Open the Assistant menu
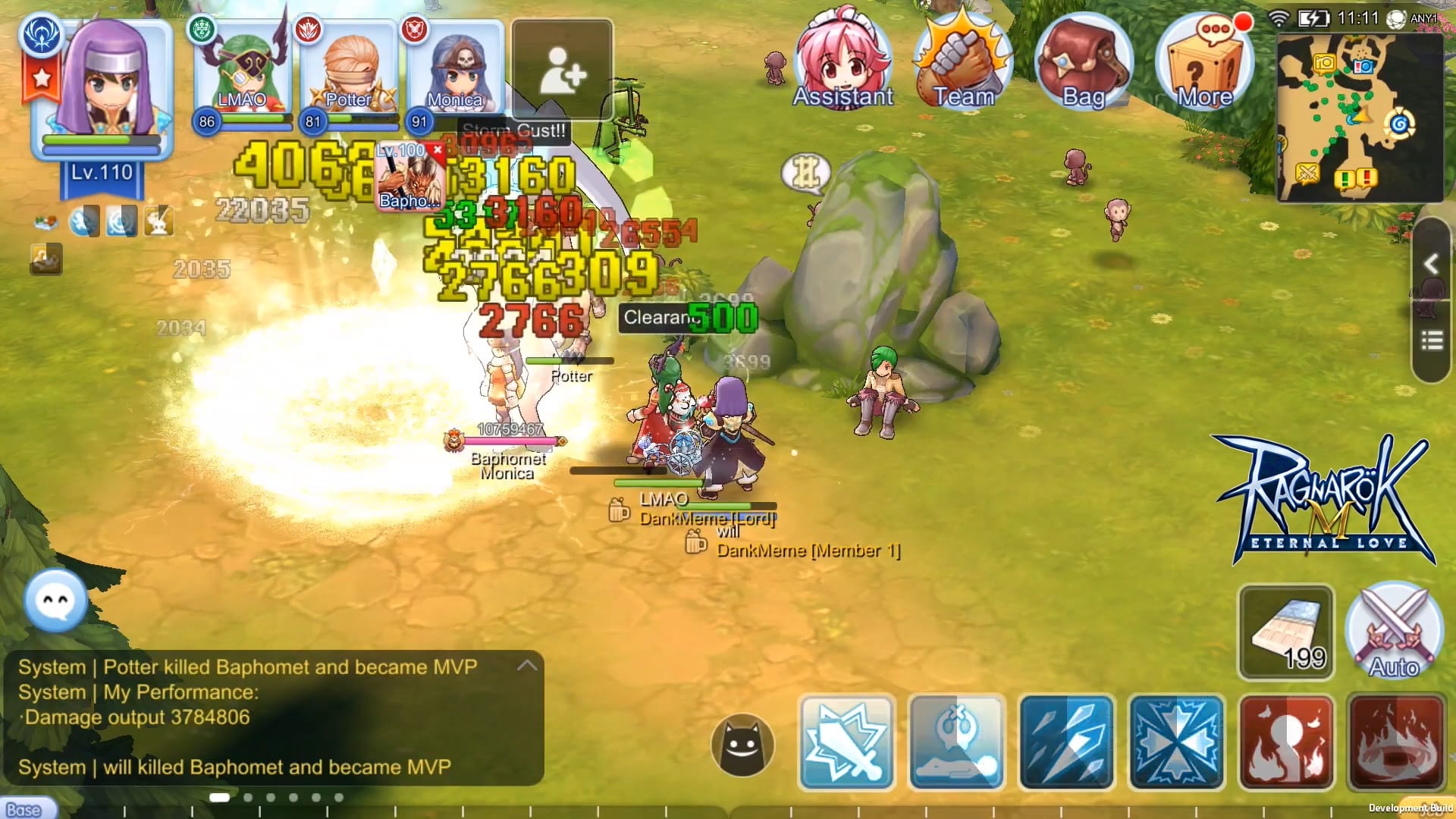This screenshot has height=819, width=1456. pyautogui.click(x=843, y=62)
